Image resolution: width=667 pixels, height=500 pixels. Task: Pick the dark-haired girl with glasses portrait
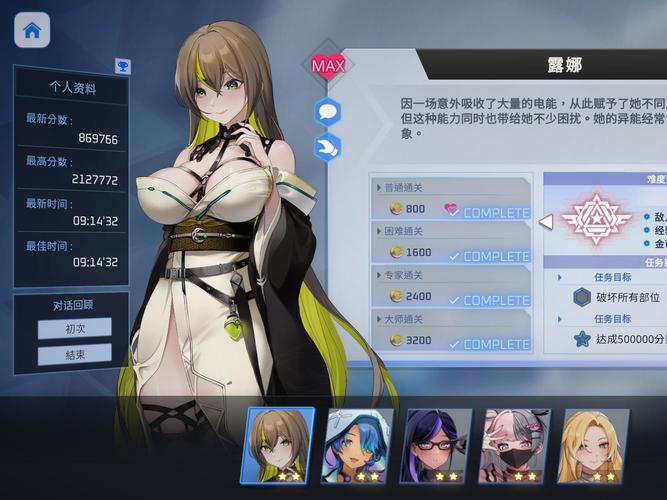pos(437,445)
